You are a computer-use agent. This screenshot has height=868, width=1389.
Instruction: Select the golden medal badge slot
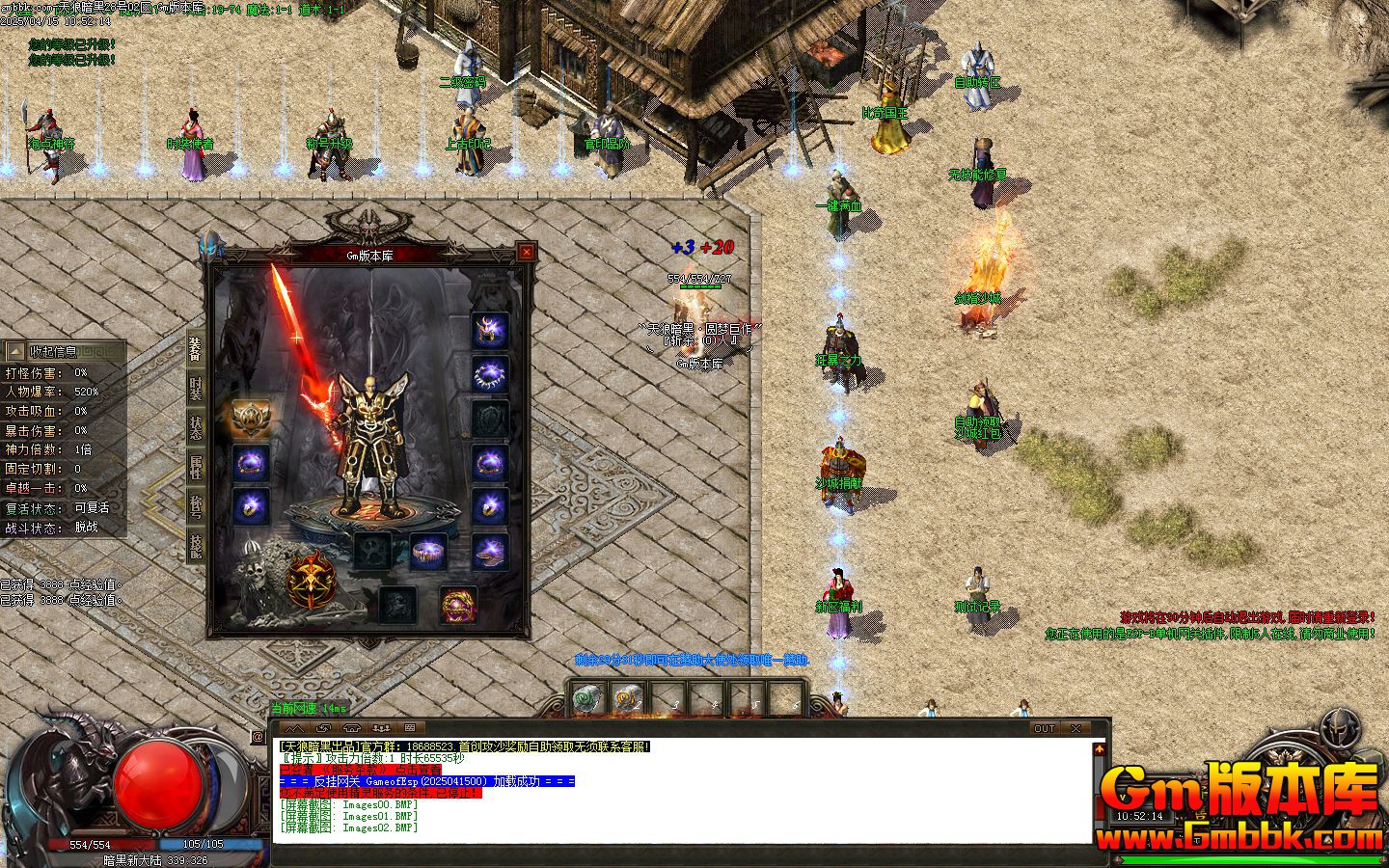tap(251, 419)
